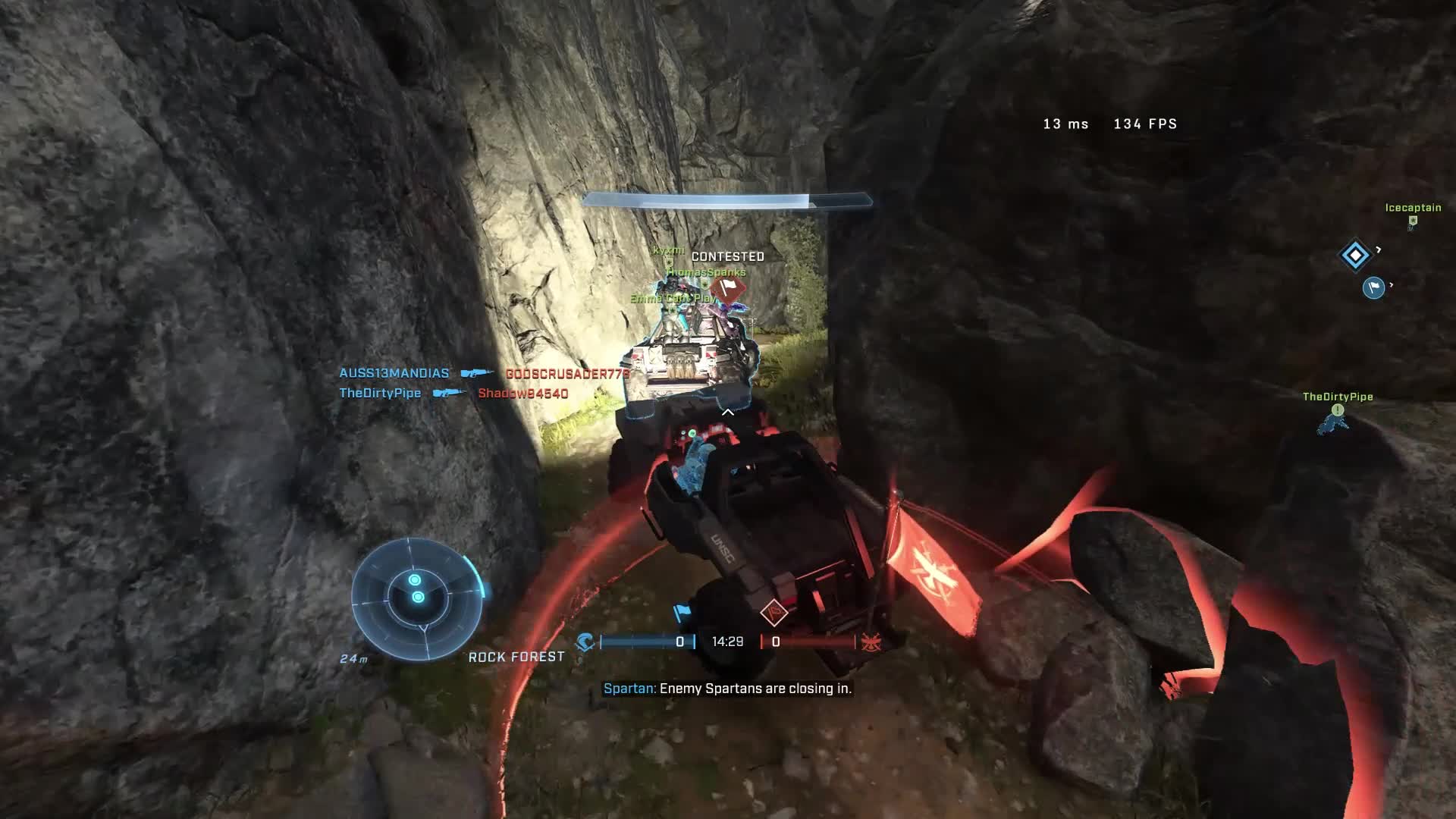
Task: Click the red diamond marker above the score bar
Action: point(773,612)
